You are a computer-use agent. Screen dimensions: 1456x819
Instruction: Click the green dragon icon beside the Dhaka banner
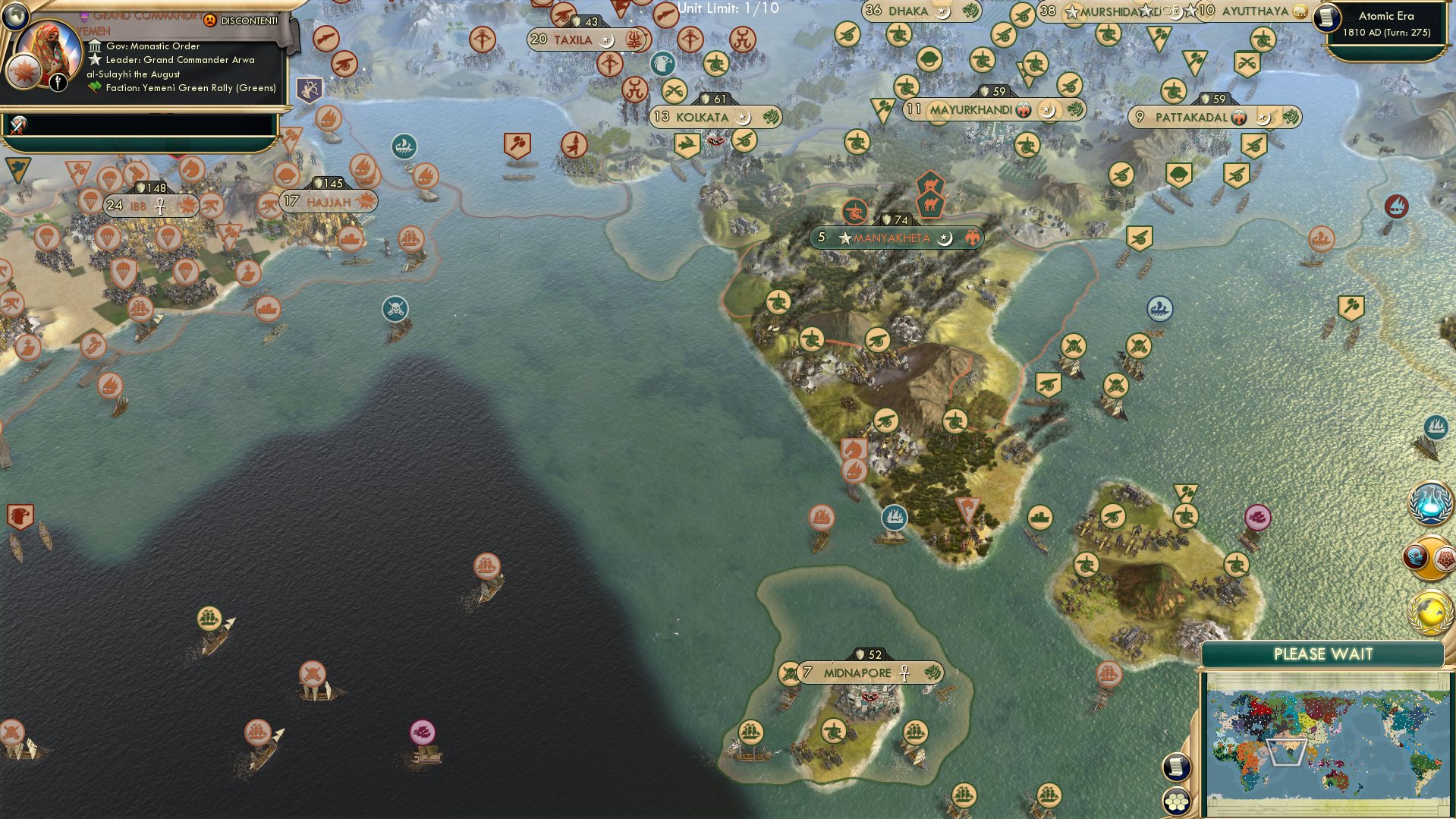pos(971,11)
